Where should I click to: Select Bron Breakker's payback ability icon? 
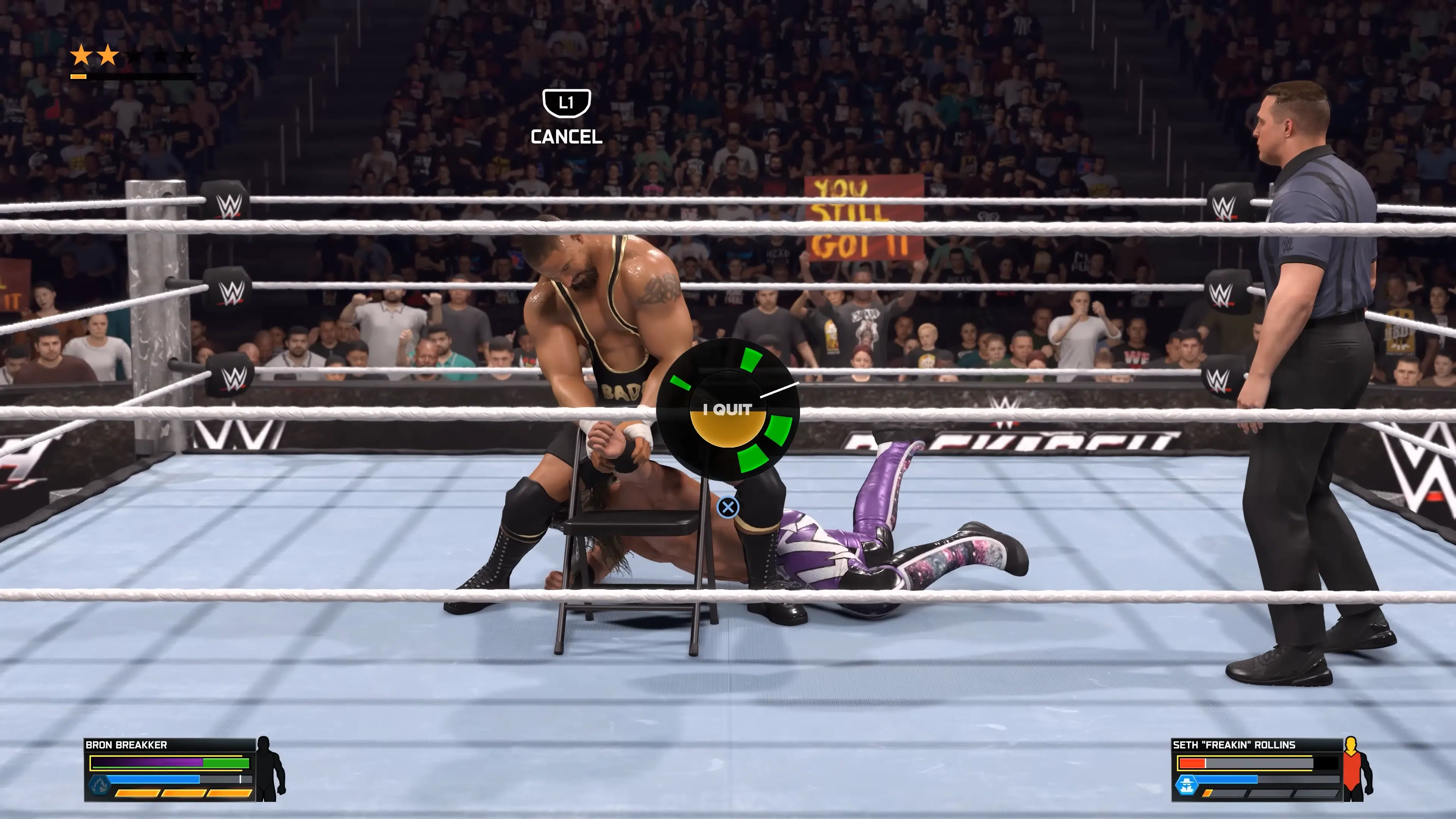[99, 784]
